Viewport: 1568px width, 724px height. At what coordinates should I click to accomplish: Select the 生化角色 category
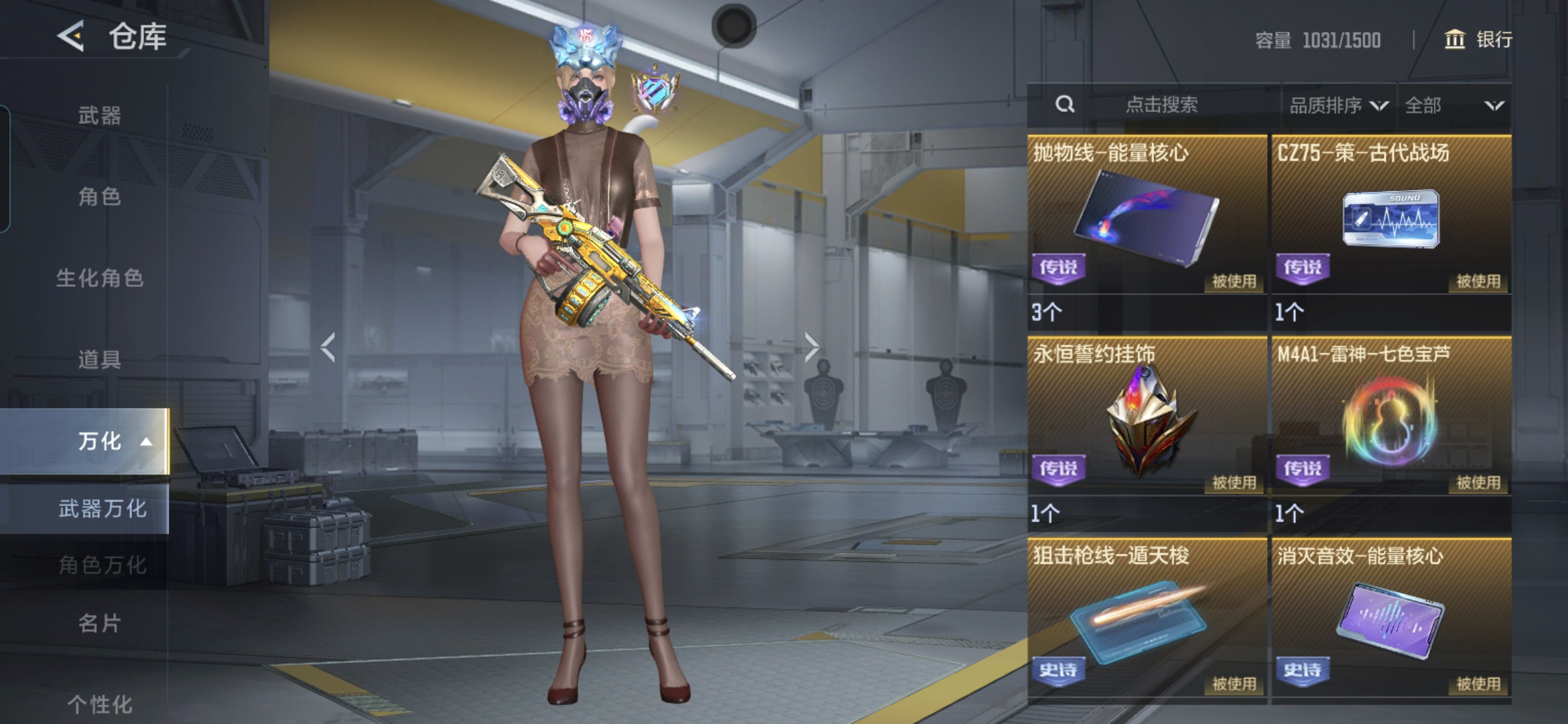coord(99,278)
